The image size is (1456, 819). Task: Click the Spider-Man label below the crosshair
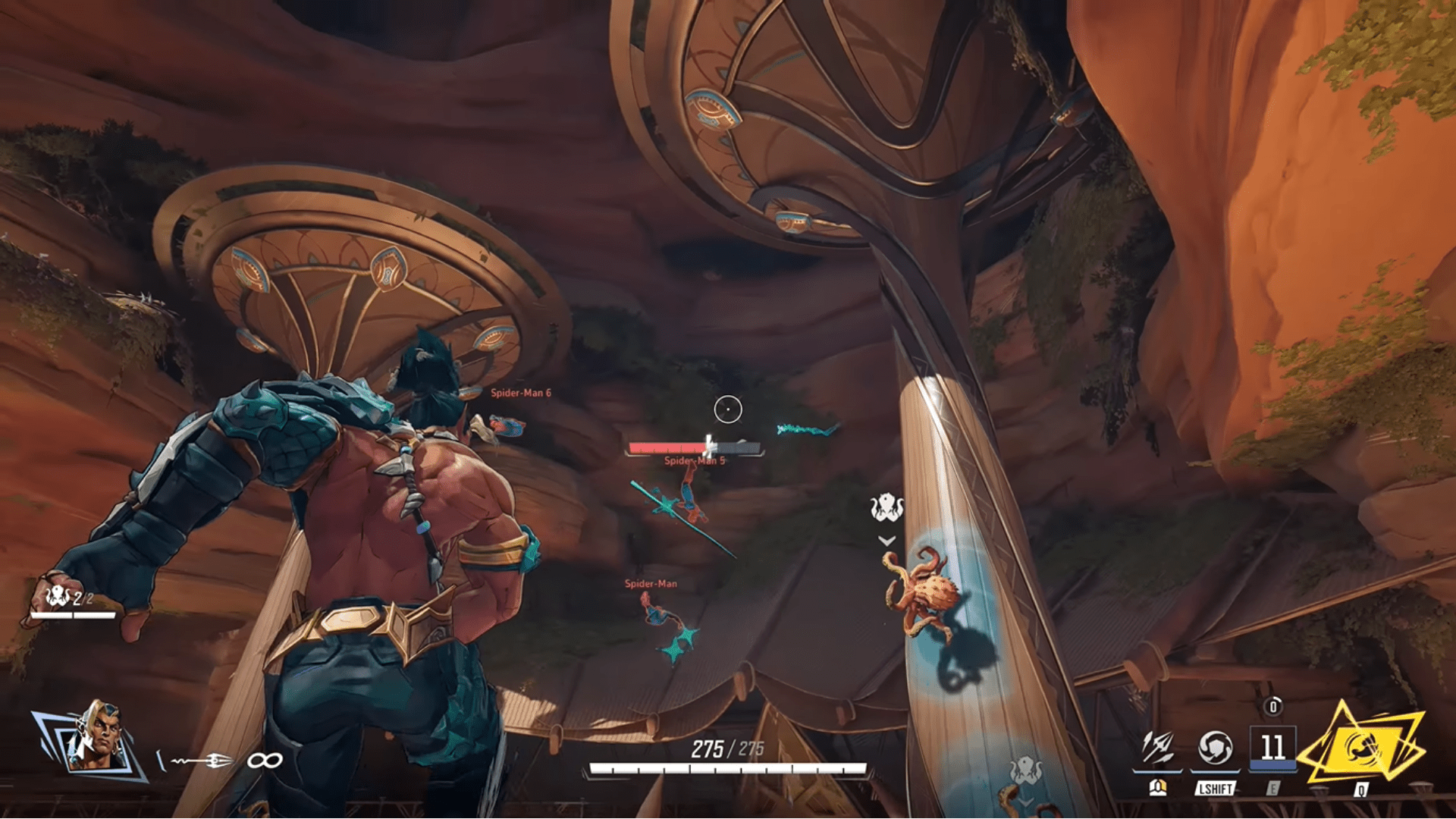tap(650, 583)
